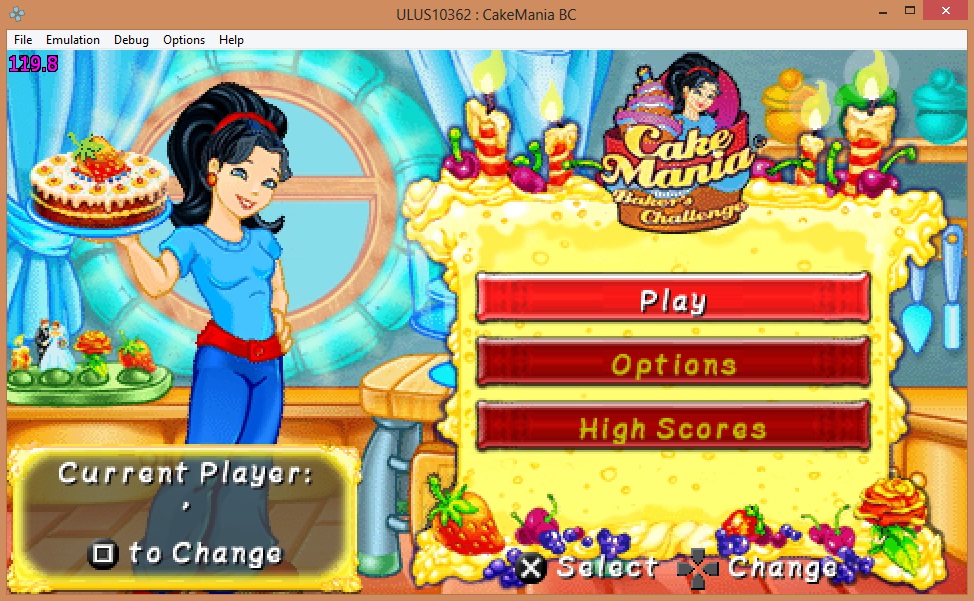Open the Options menu entry
Screen dimensions: 974x601
(x=673, y=364)
